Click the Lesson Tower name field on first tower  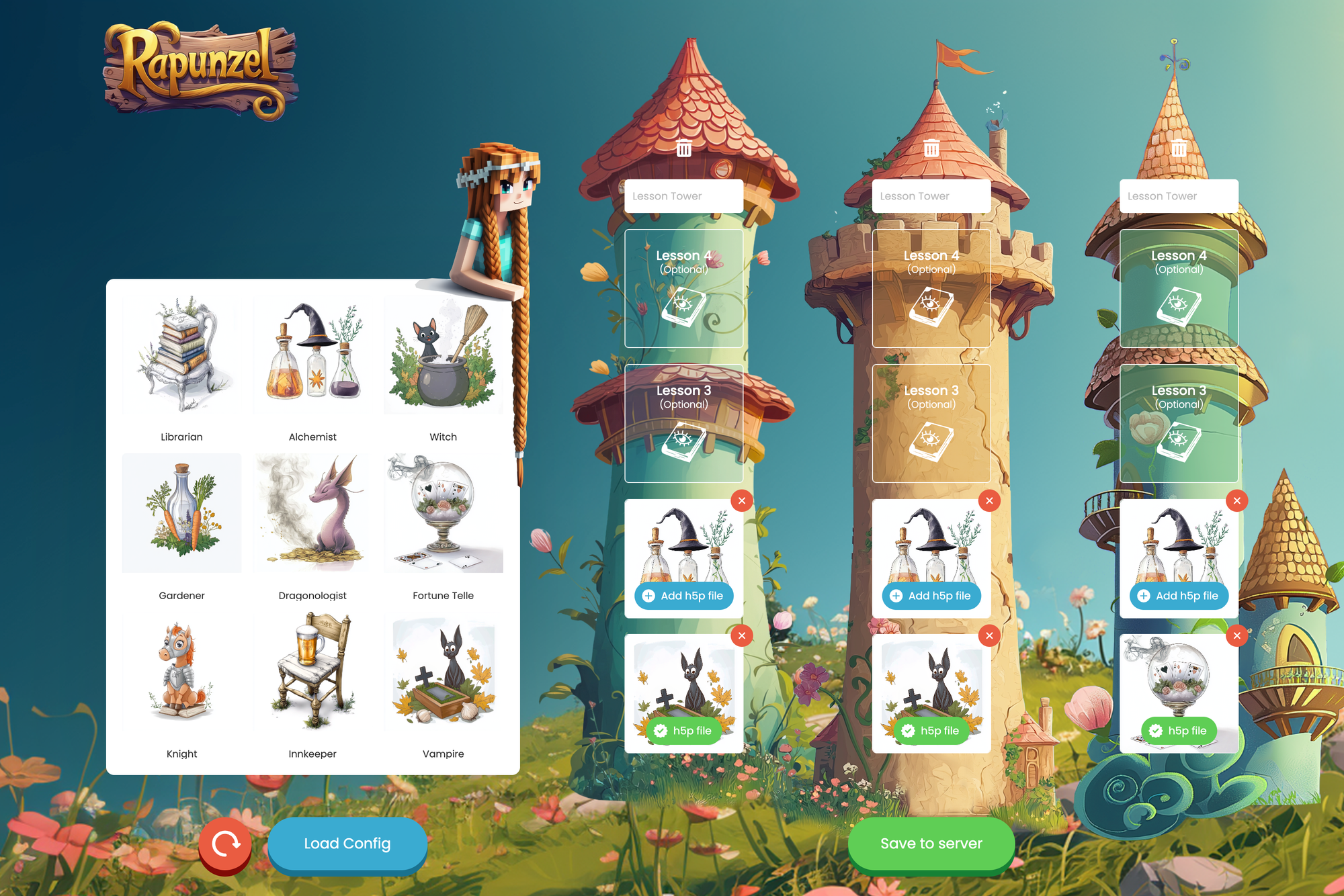[x=683, y=195]
